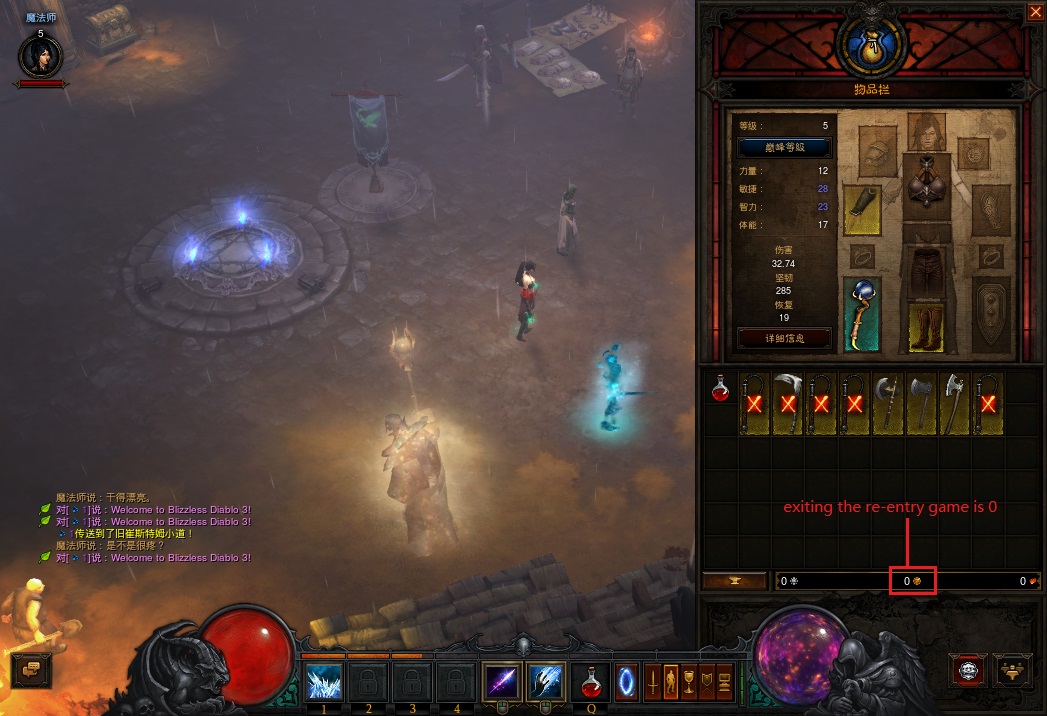Pick the red health potion in inventory
This screenshot has width=1047, height=716.
pyautogui.click(x=721, y=388)
